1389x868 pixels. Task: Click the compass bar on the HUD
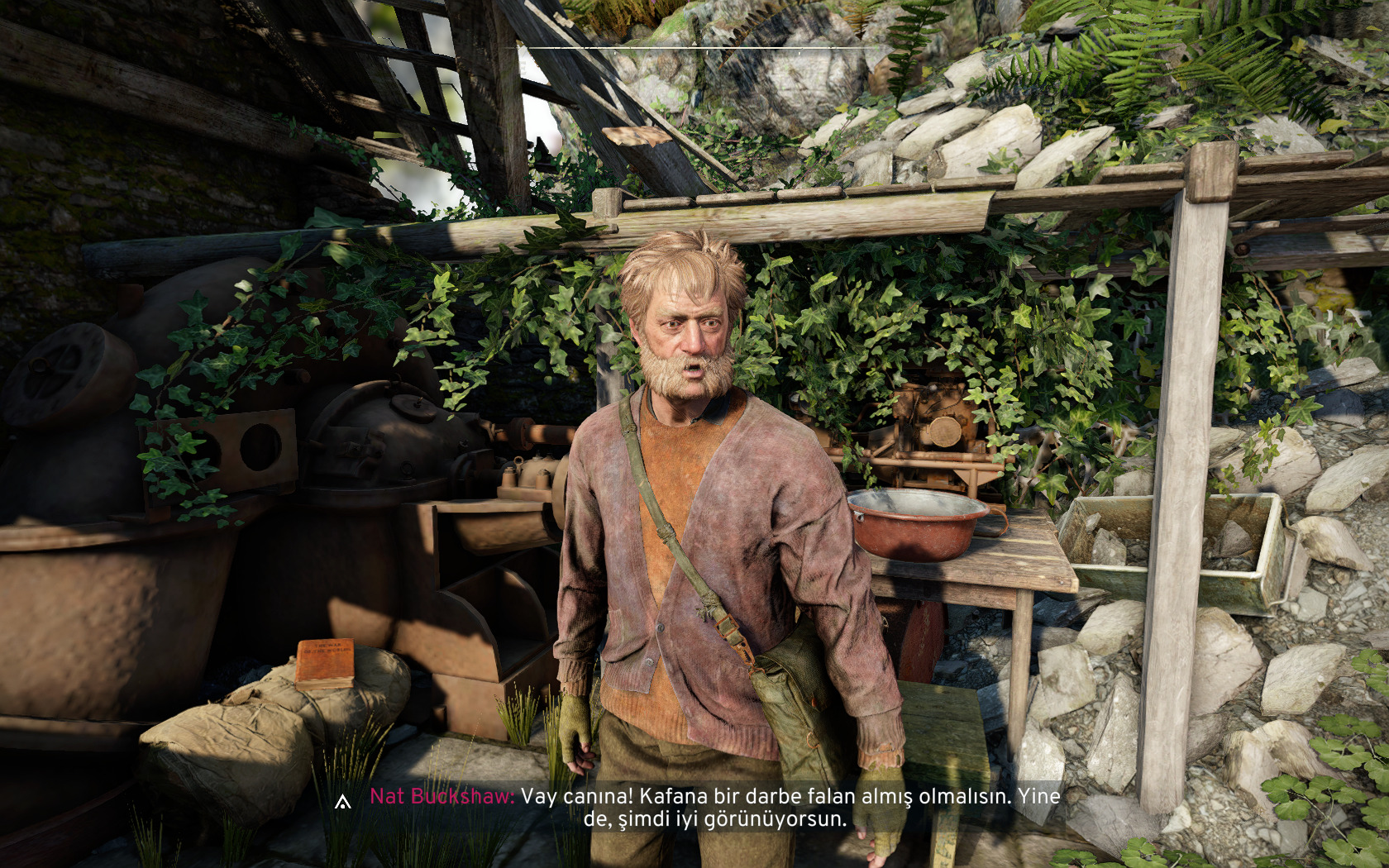[x=694, y=50]
